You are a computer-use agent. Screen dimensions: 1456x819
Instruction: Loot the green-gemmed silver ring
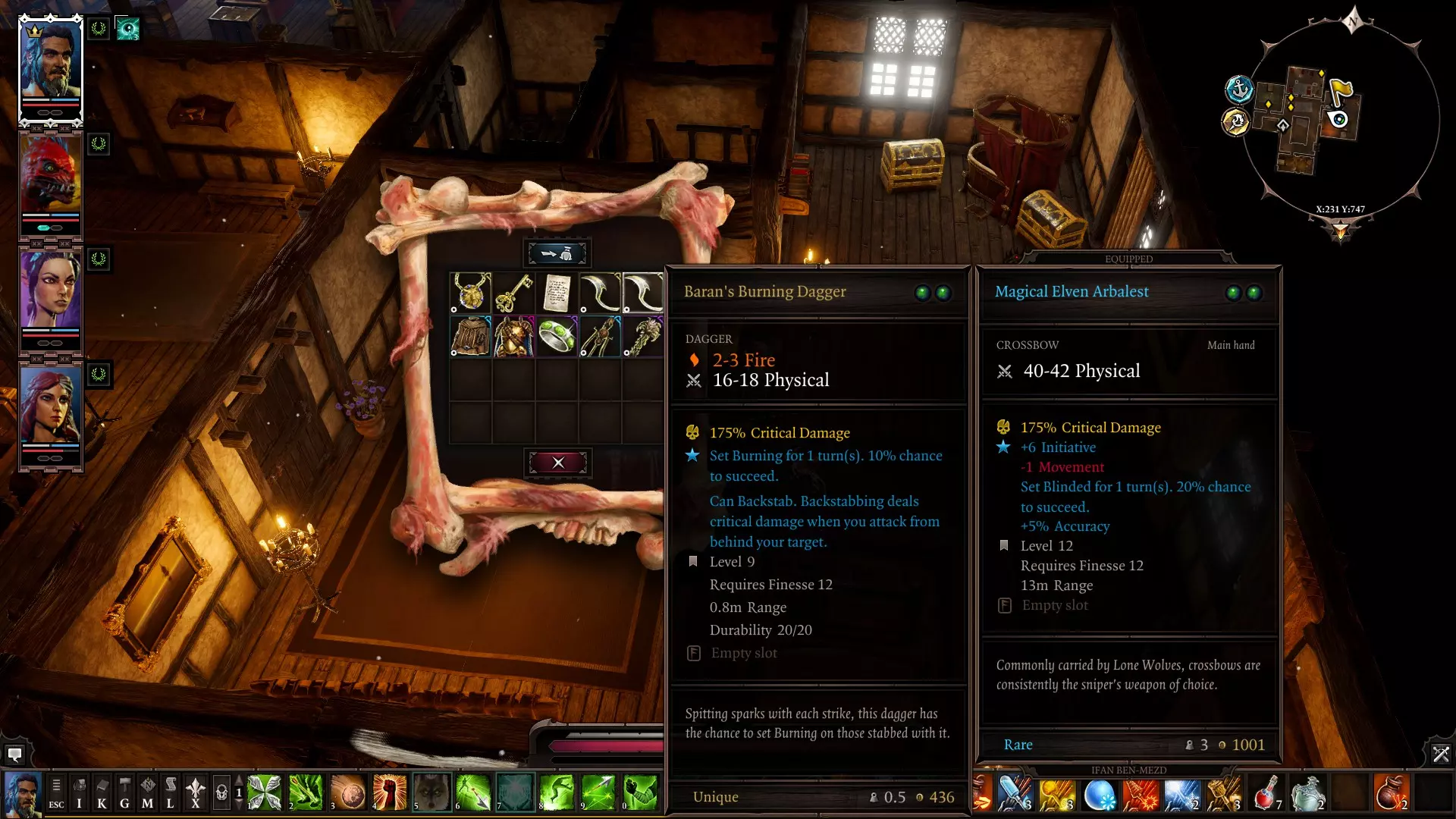(557, 336)
